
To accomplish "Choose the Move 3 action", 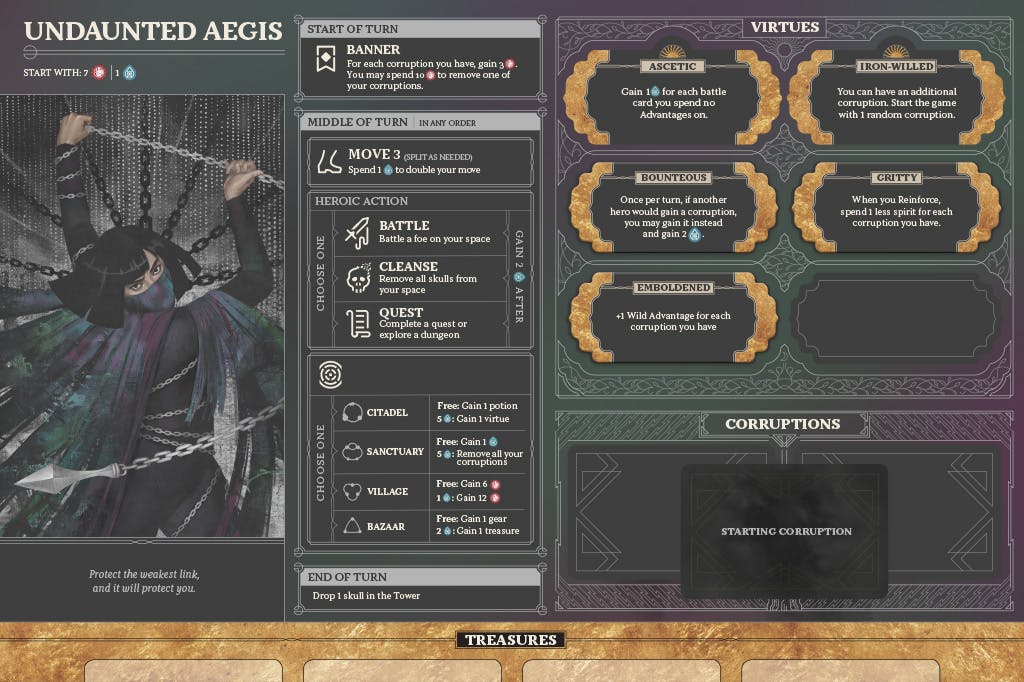I will (x=420, y=162).
